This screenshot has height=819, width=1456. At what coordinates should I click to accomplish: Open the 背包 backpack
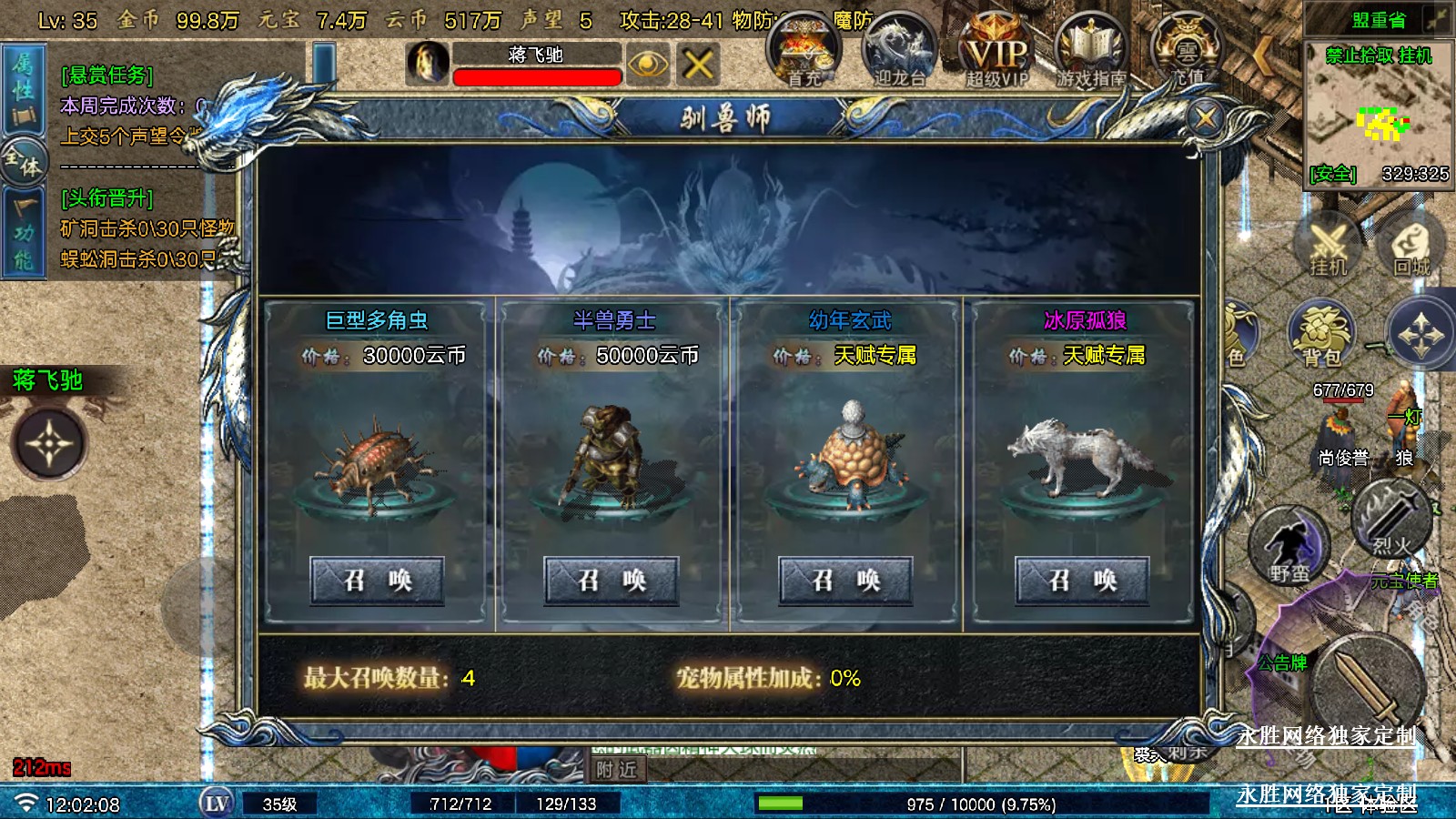(x=1321, y=334)
